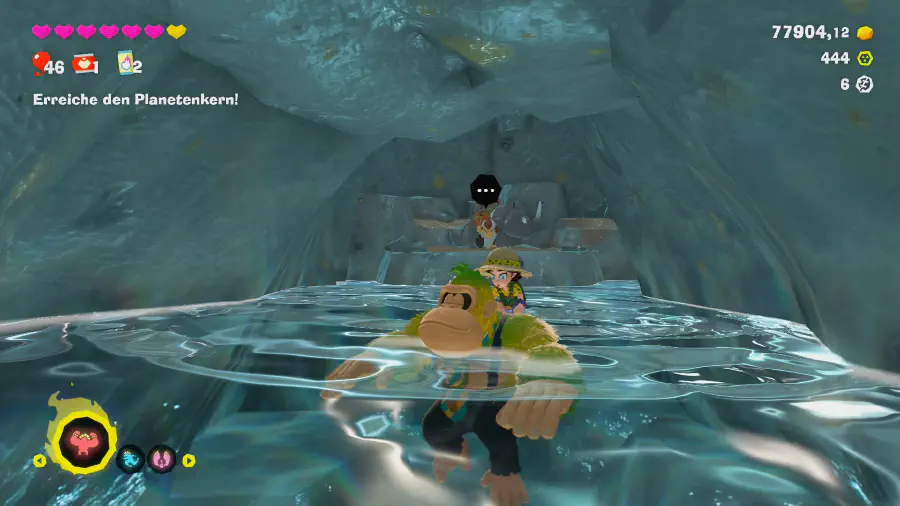The height and width of the screenshot is (506, 900).
Task: Choose the blue transformation icon
Action: click(130, 460)
